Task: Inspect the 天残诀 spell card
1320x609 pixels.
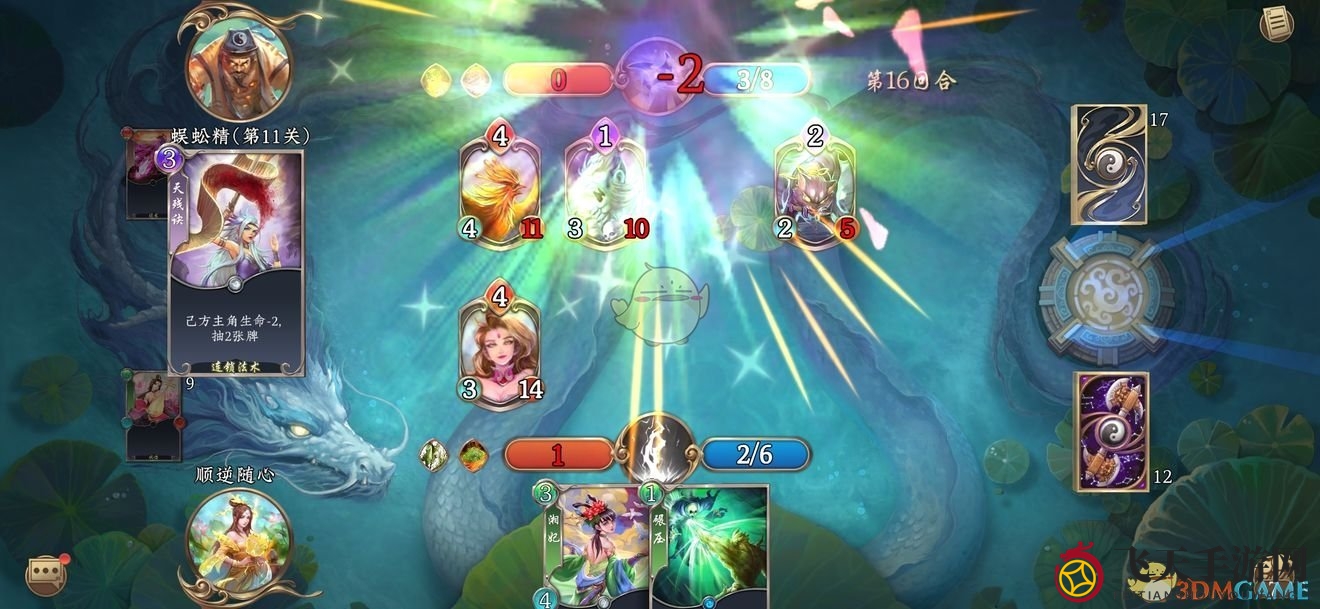Action: (x=236, y=262)
